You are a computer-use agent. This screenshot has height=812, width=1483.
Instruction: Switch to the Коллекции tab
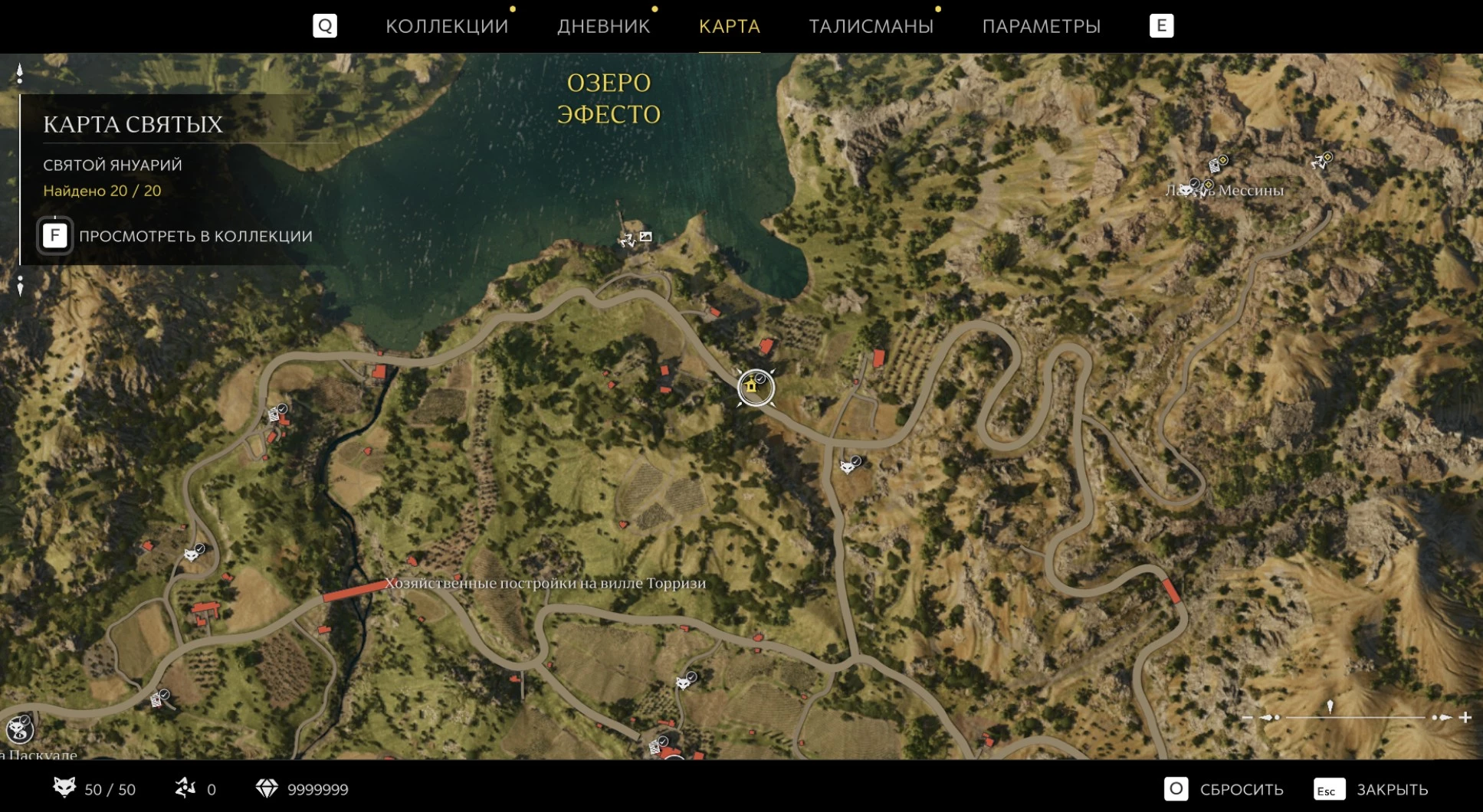pos(447,26)
